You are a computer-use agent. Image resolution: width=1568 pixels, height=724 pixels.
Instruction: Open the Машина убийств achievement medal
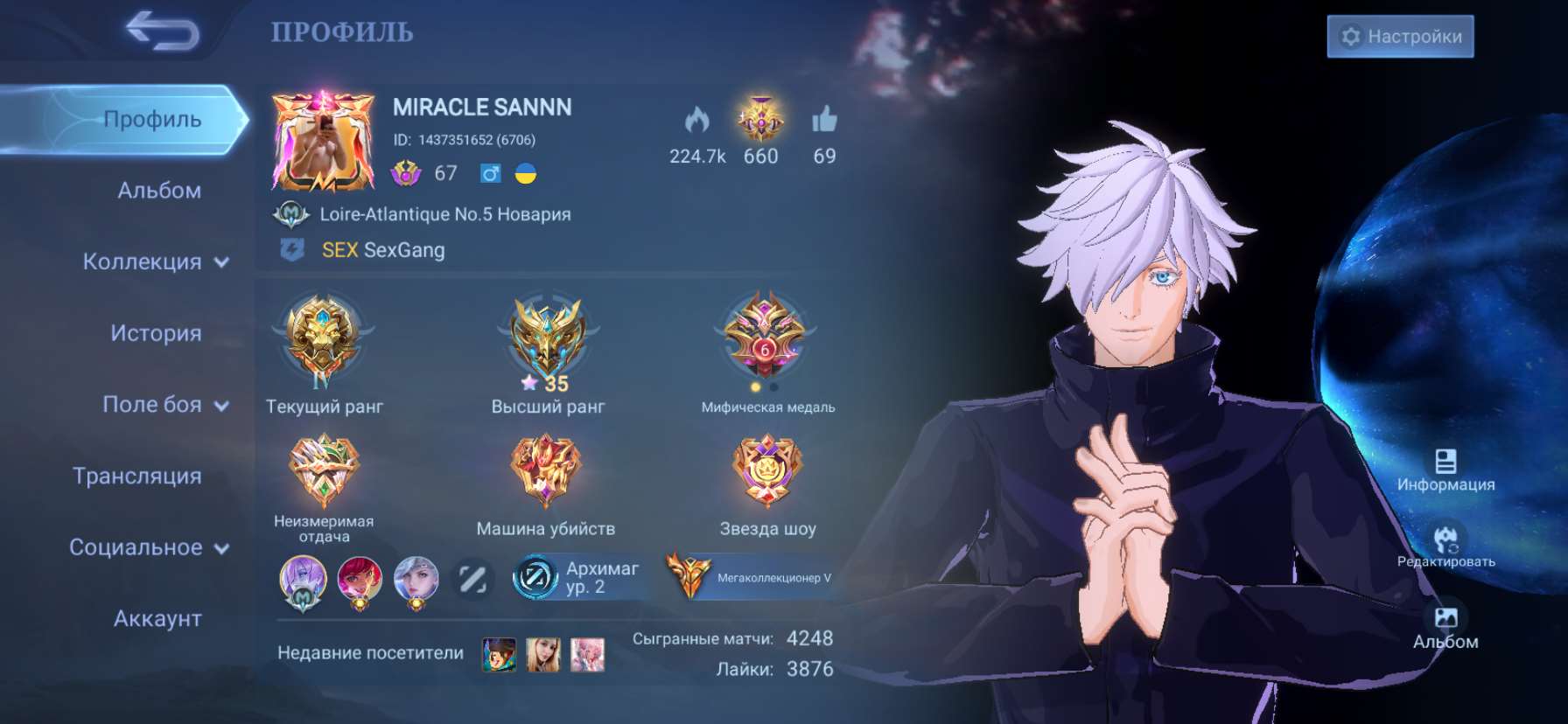[x=547, y=470]
